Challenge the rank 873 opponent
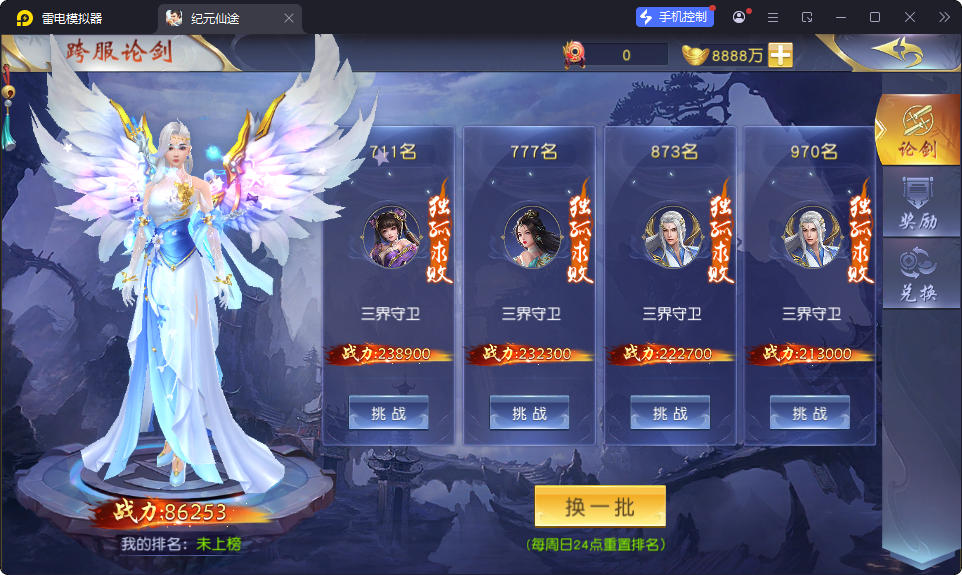Image resolution: width=962 pixels, height=575 pixels. [670, 413]
